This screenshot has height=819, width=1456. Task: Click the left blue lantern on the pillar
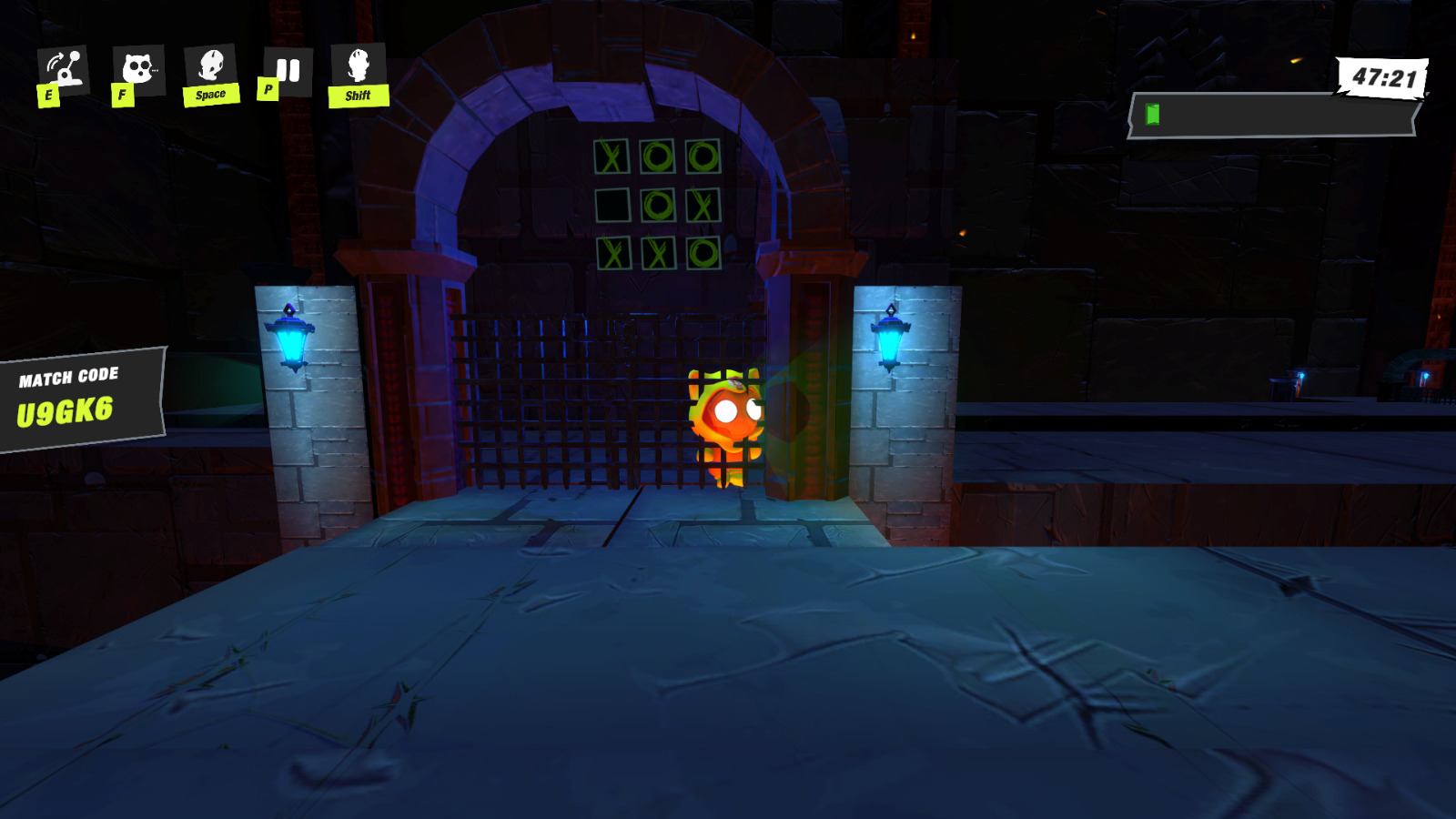(x=291, y=339)
